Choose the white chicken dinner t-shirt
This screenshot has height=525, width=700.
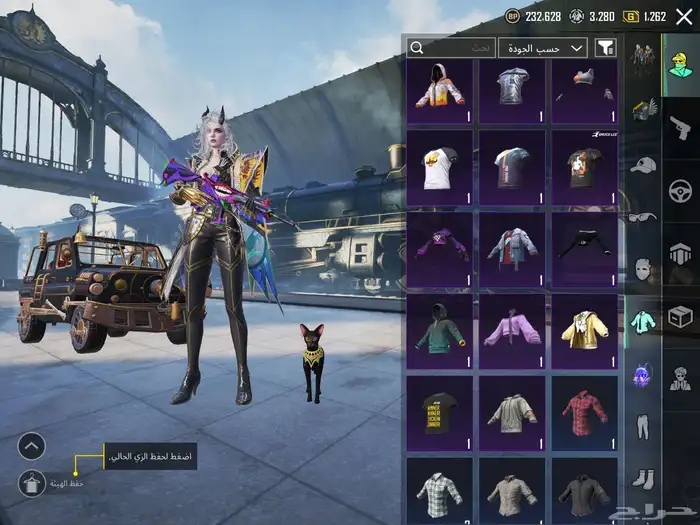(x=440, y=166)
